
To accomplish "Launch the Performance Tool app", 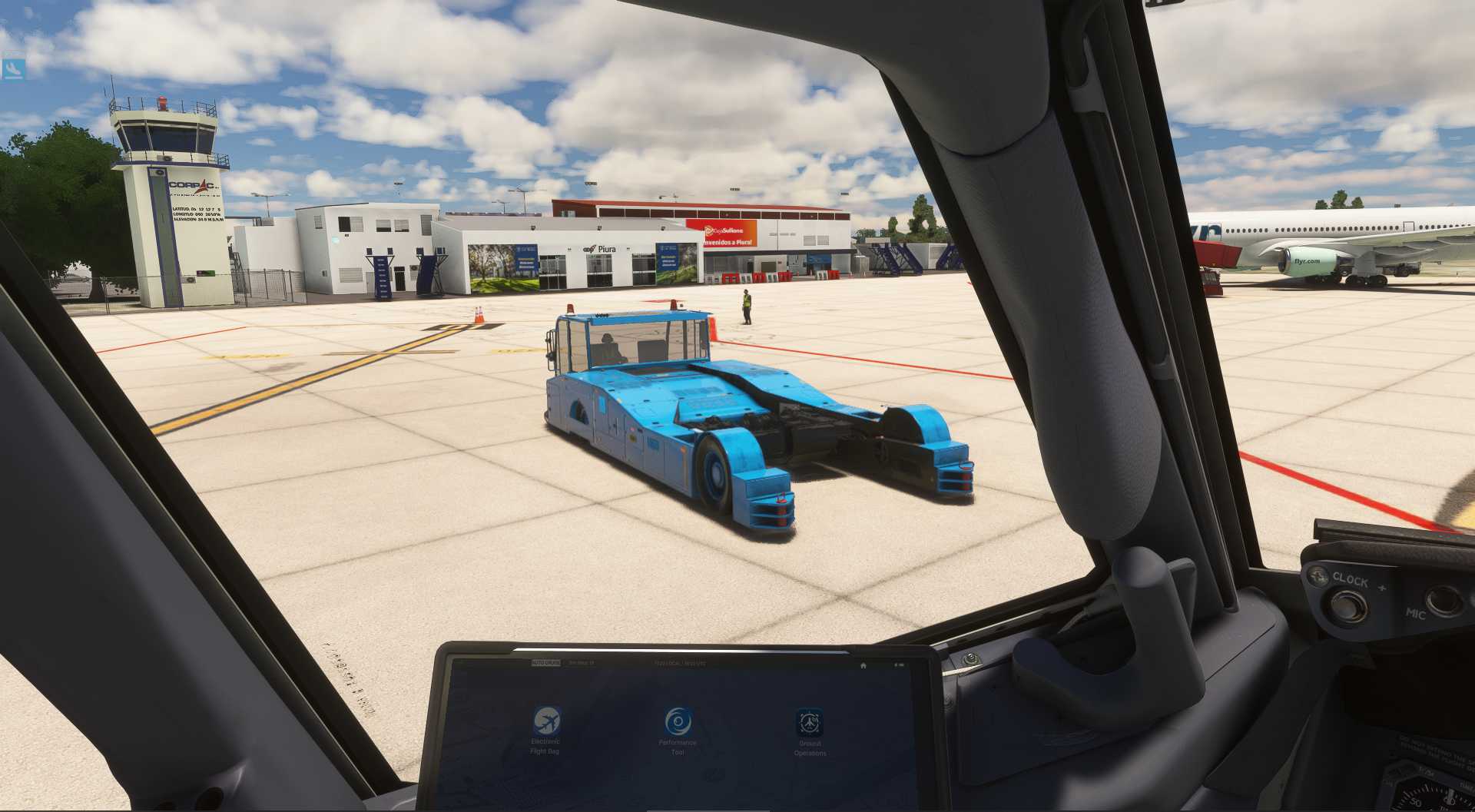I will click(677, 722).
